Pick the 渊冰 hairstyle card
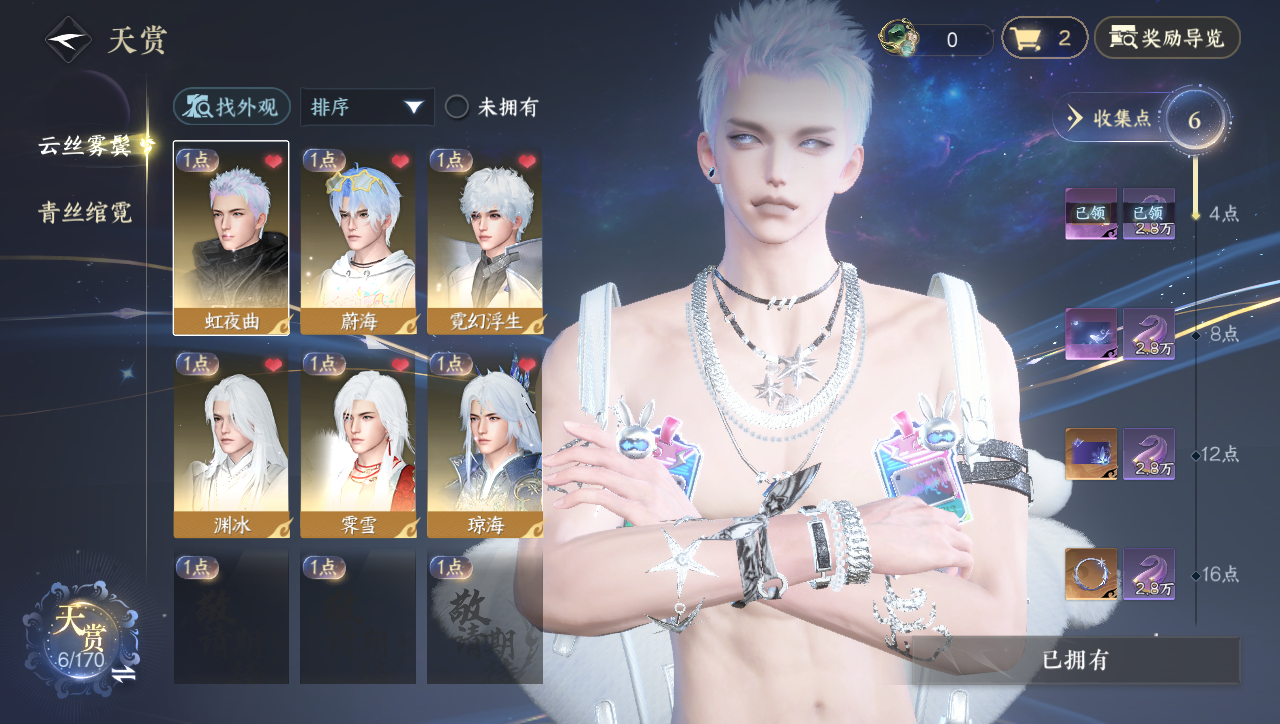This screenshot has width=1280, height=724. [231, 444]
